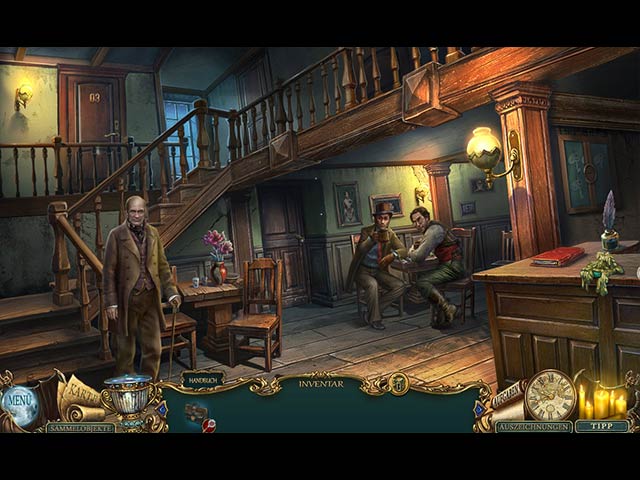View the Auszeichnungen achievements
640x480 pixels.
[x=534, y=427]
